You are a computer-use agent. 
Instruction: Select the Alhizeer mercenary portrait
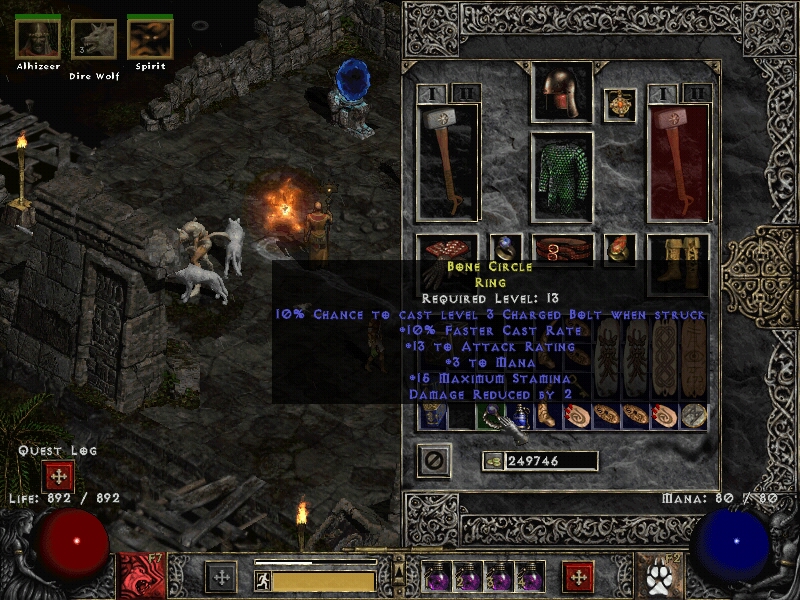[x=36, y=39]
